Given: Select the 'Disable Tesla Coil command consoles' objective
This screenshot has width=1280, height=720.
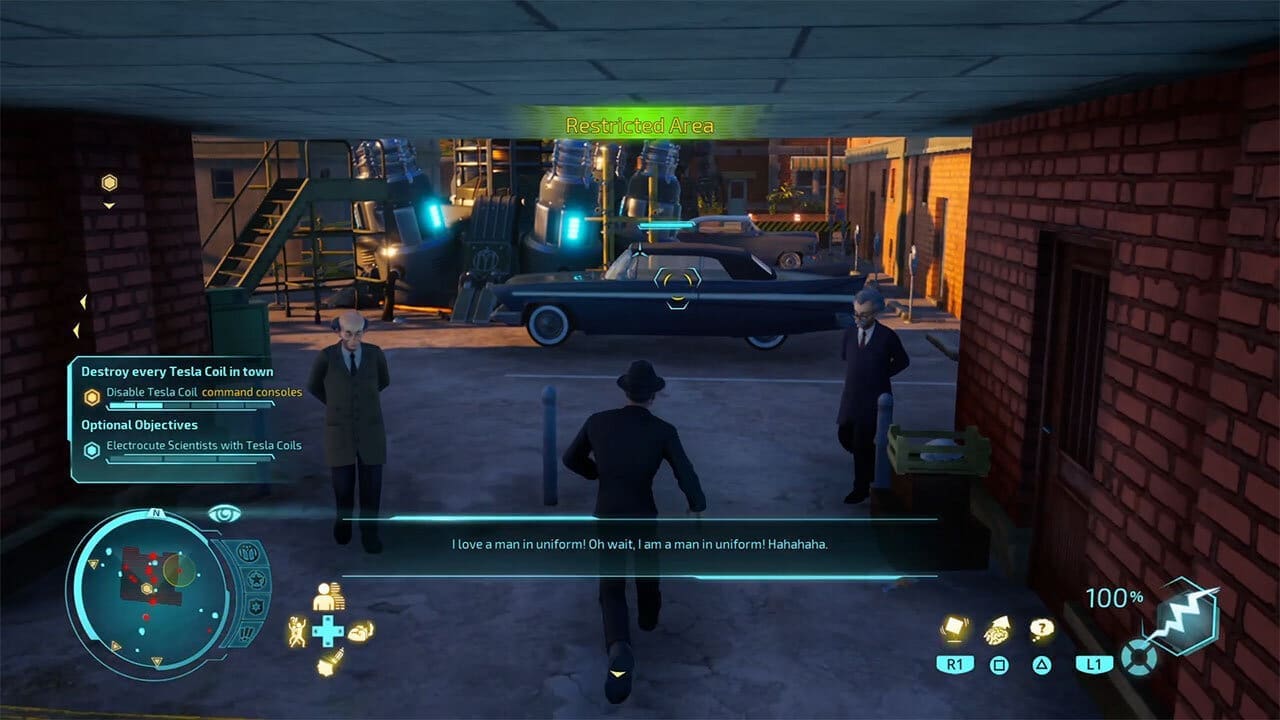Looking at the screenshot, I should pos(203,393).
